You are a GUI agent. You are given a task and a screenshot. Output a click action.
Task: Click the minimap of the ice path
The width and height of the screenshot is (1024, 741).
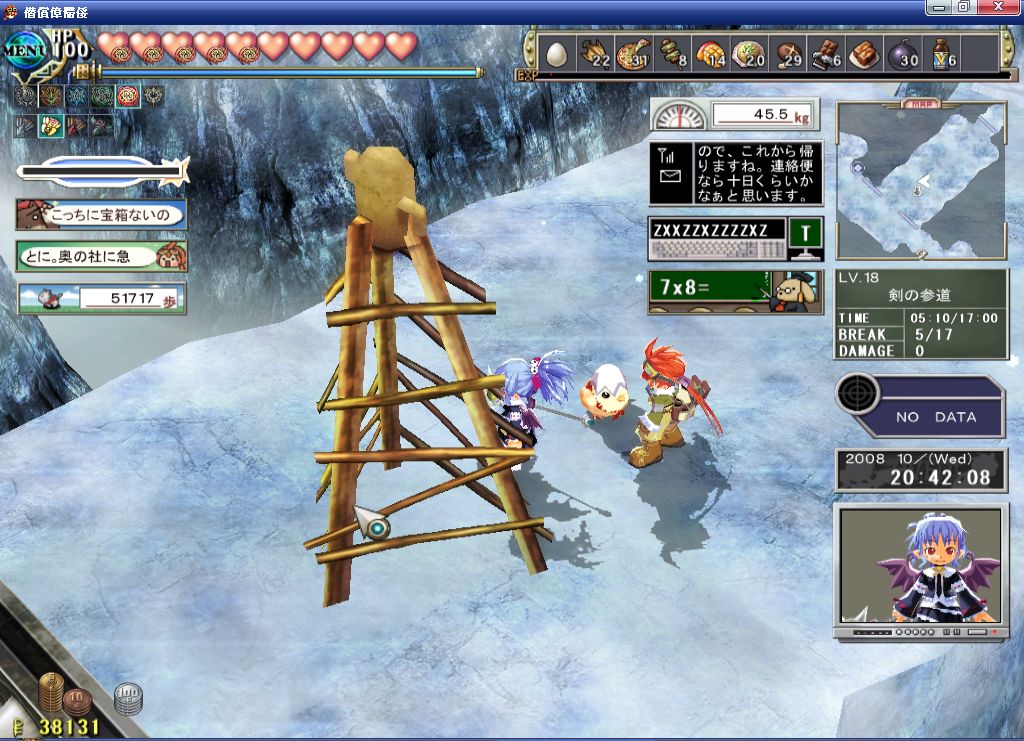921,180
